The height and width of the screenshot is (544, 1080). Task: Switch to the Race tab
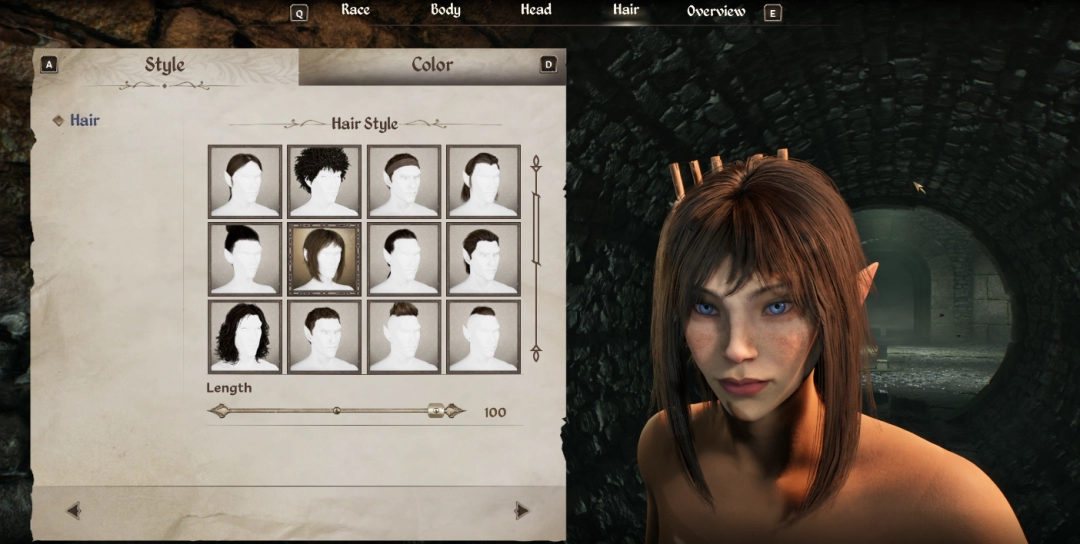point(355,10)
